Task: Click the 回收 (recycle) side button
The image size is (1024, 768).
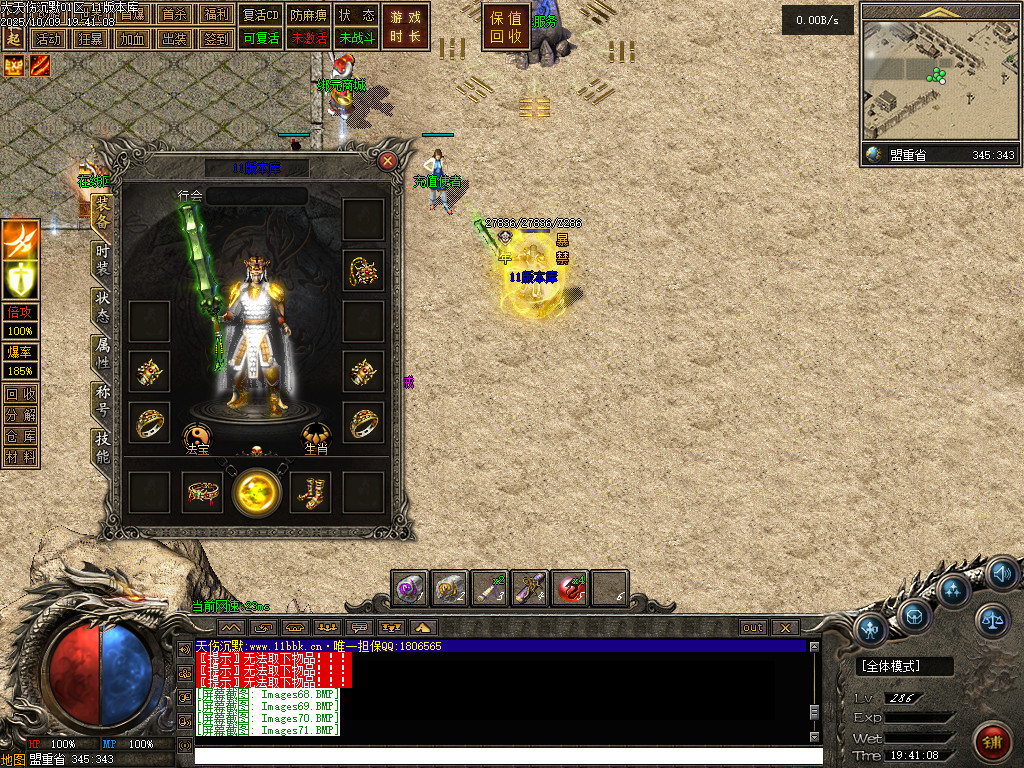Action: point(20,393)
